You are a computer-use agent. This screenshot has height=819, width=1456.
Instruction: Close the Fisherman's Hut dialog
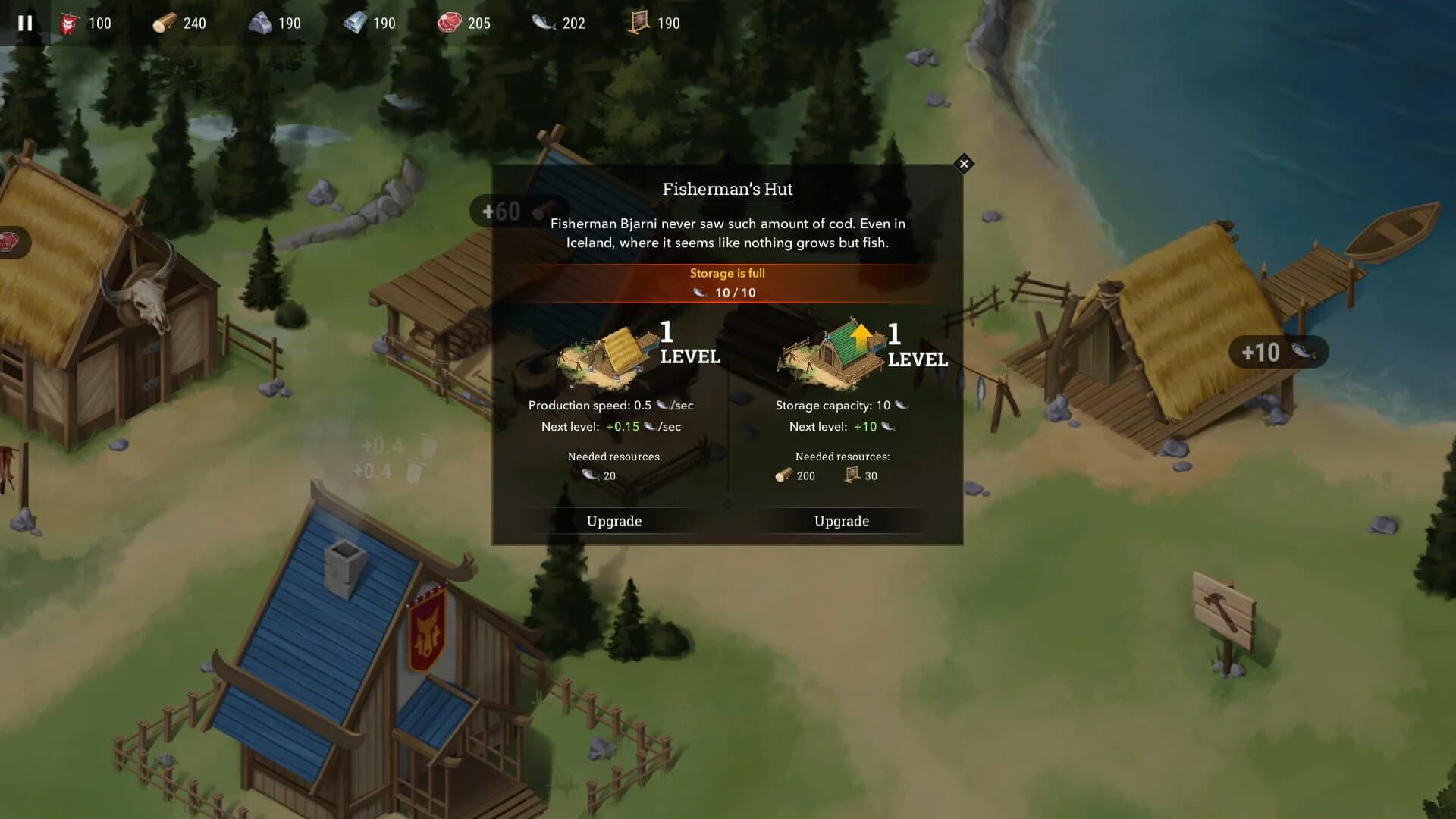964,164
